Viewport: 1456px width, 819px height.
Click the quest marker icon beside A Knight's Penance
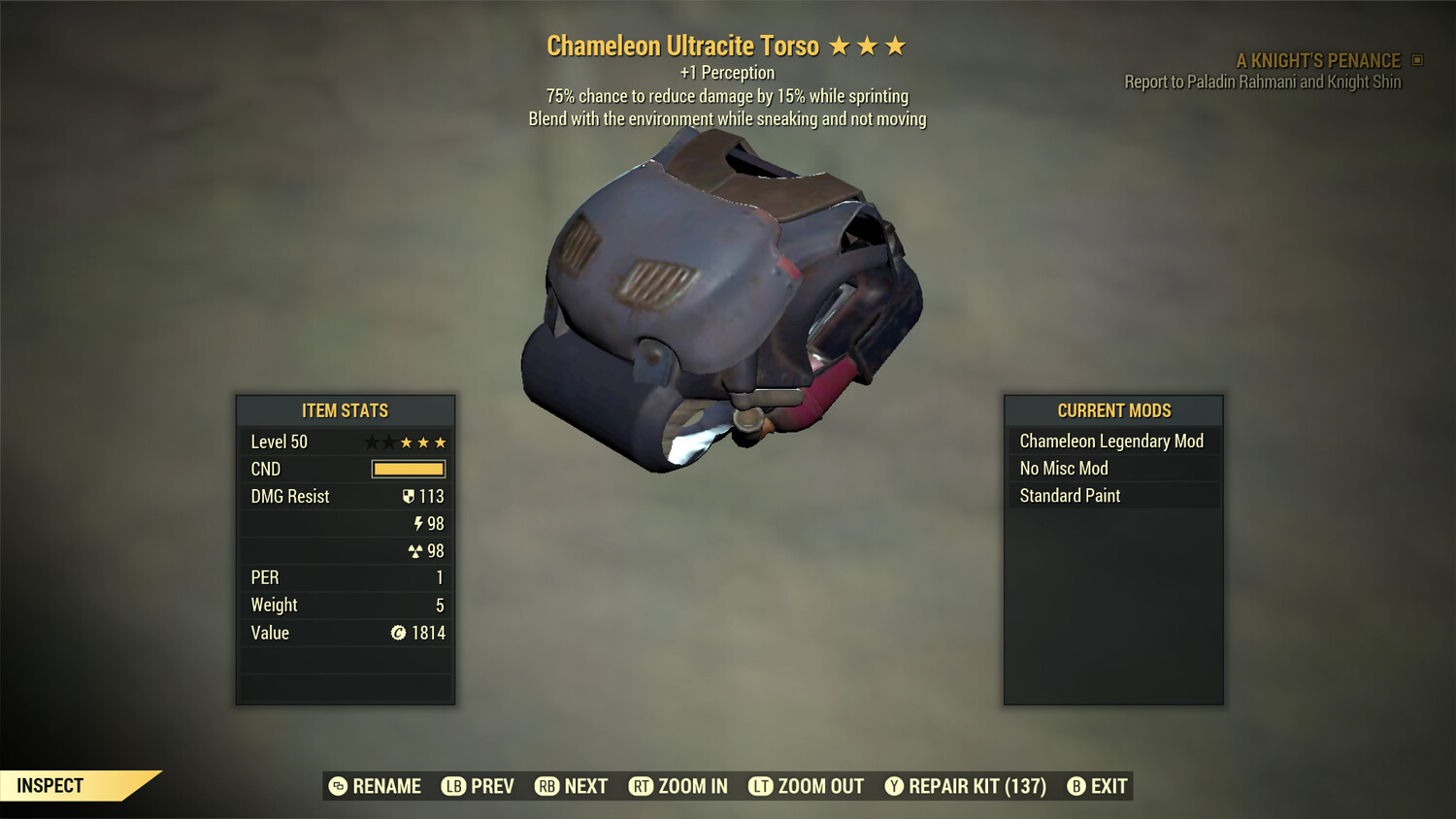[1415, 59]
